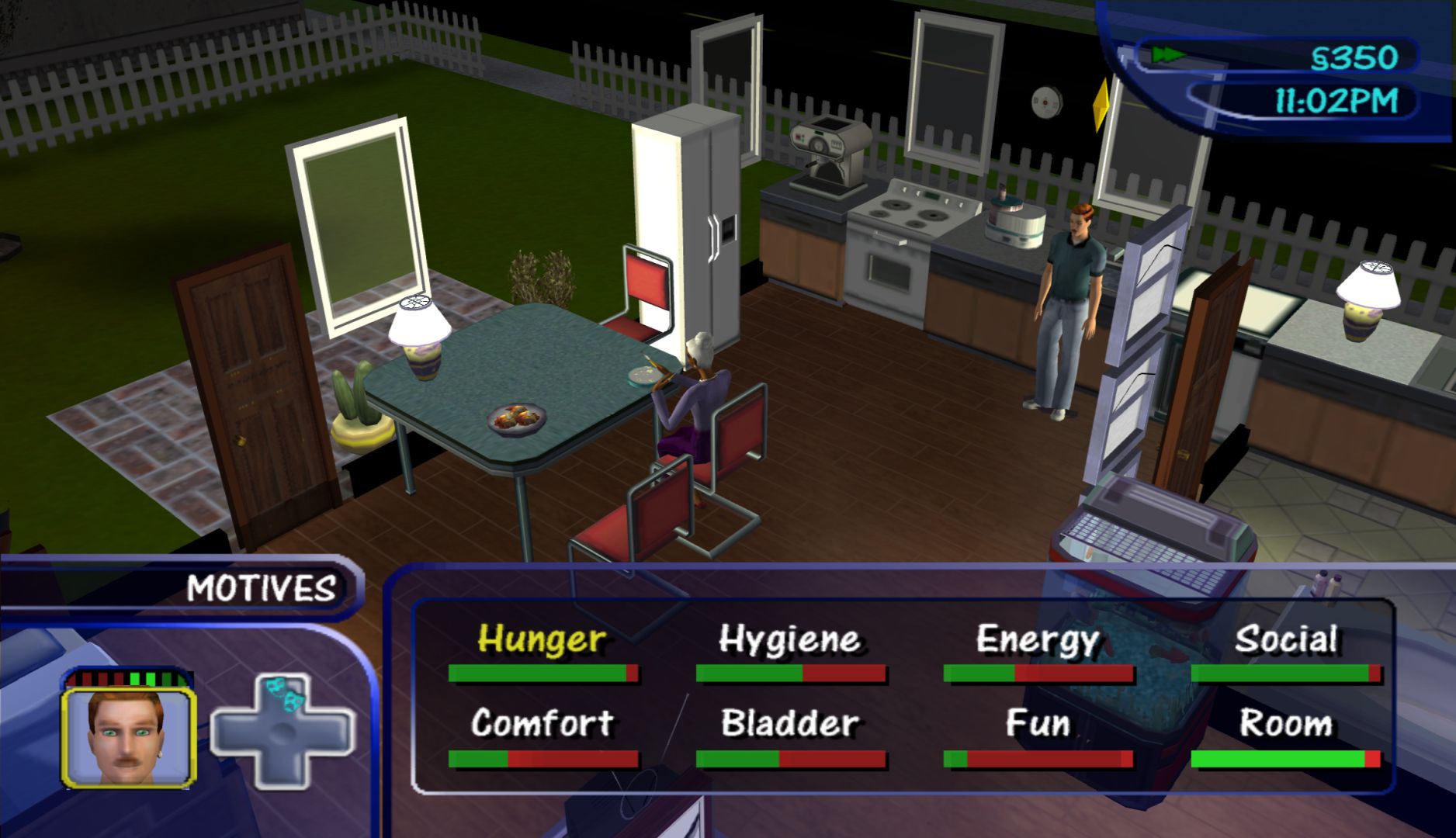Choose the Energy motive entry
This screenshot has height=838, width=1456.
click(x=1038, y=641)
